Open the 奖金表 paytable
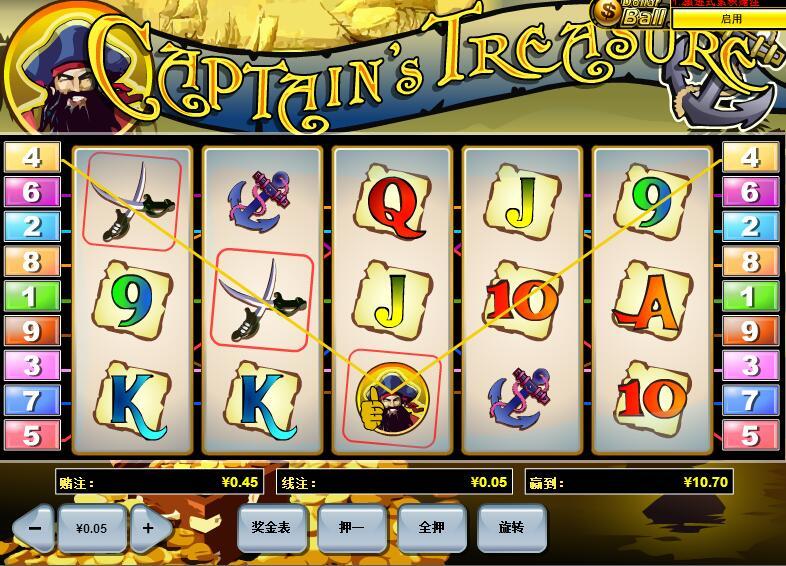 [271, 526]
